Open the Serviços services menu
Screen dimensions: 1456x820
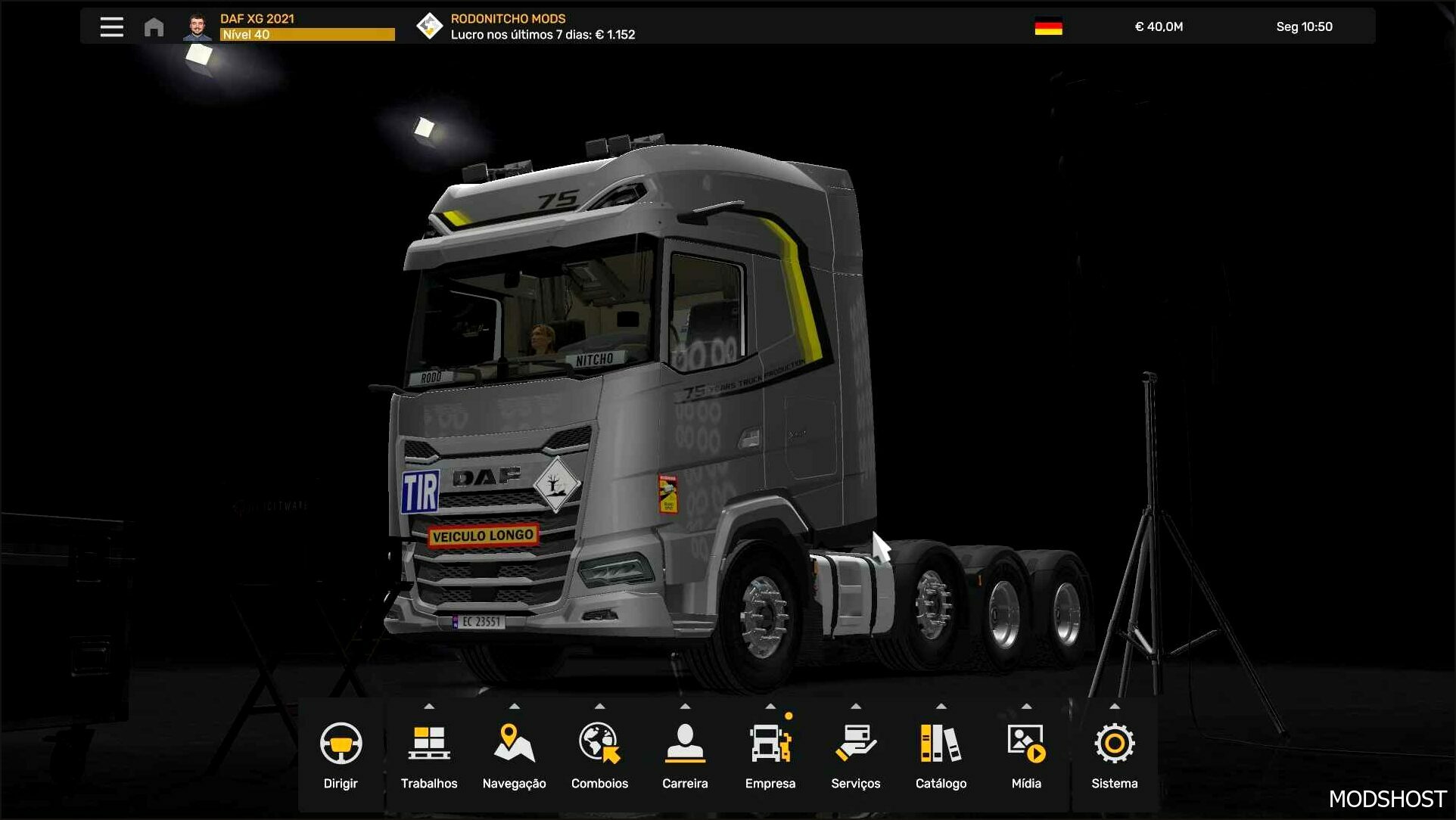pyautogui.click(x=855, y=753)
